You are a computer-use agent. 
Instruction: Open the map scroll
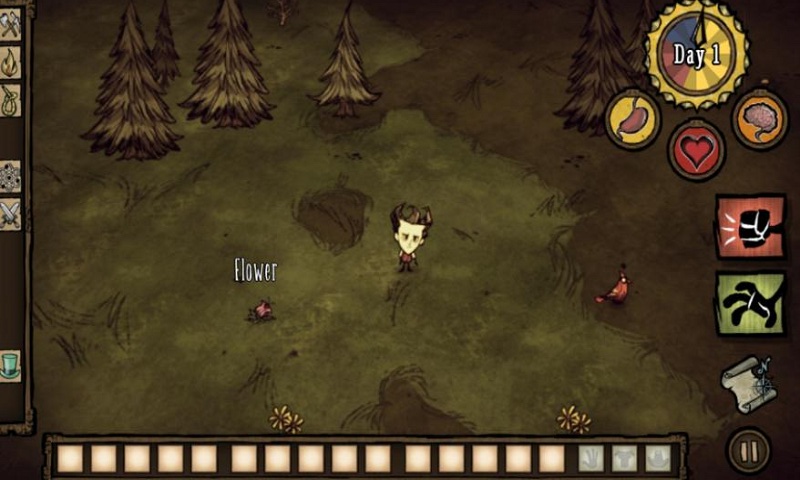click(x=748, y=385)
